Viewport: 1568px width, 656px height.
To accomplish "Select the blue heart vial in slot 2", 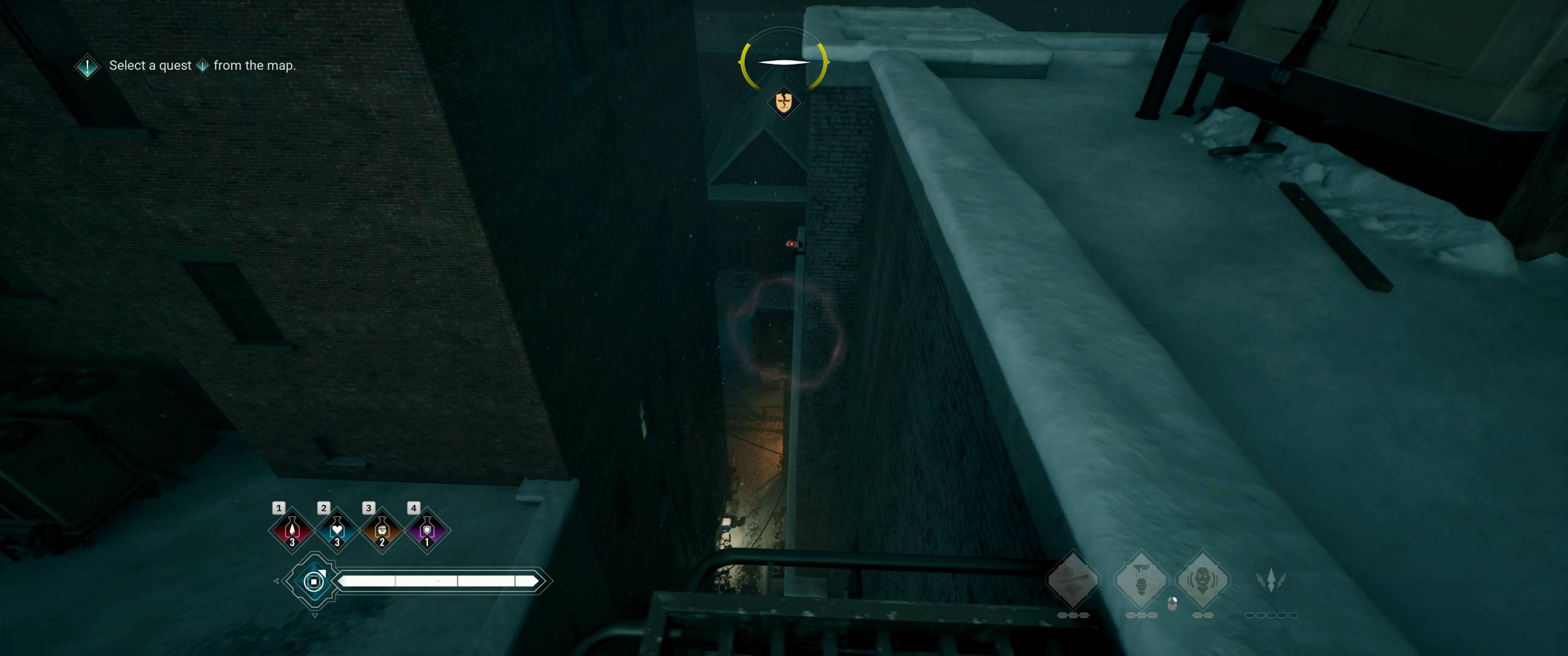I will tap(338, 531).
